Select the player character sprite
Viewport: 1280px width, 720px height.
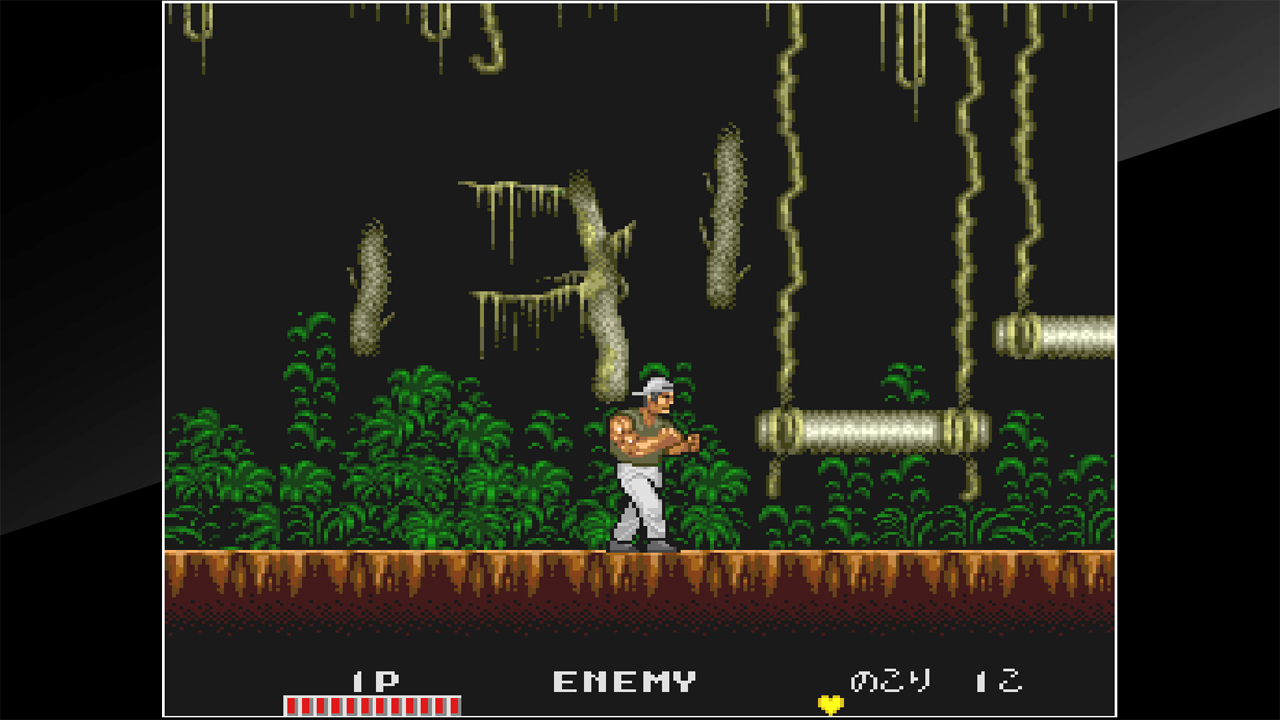pos(650,460)
